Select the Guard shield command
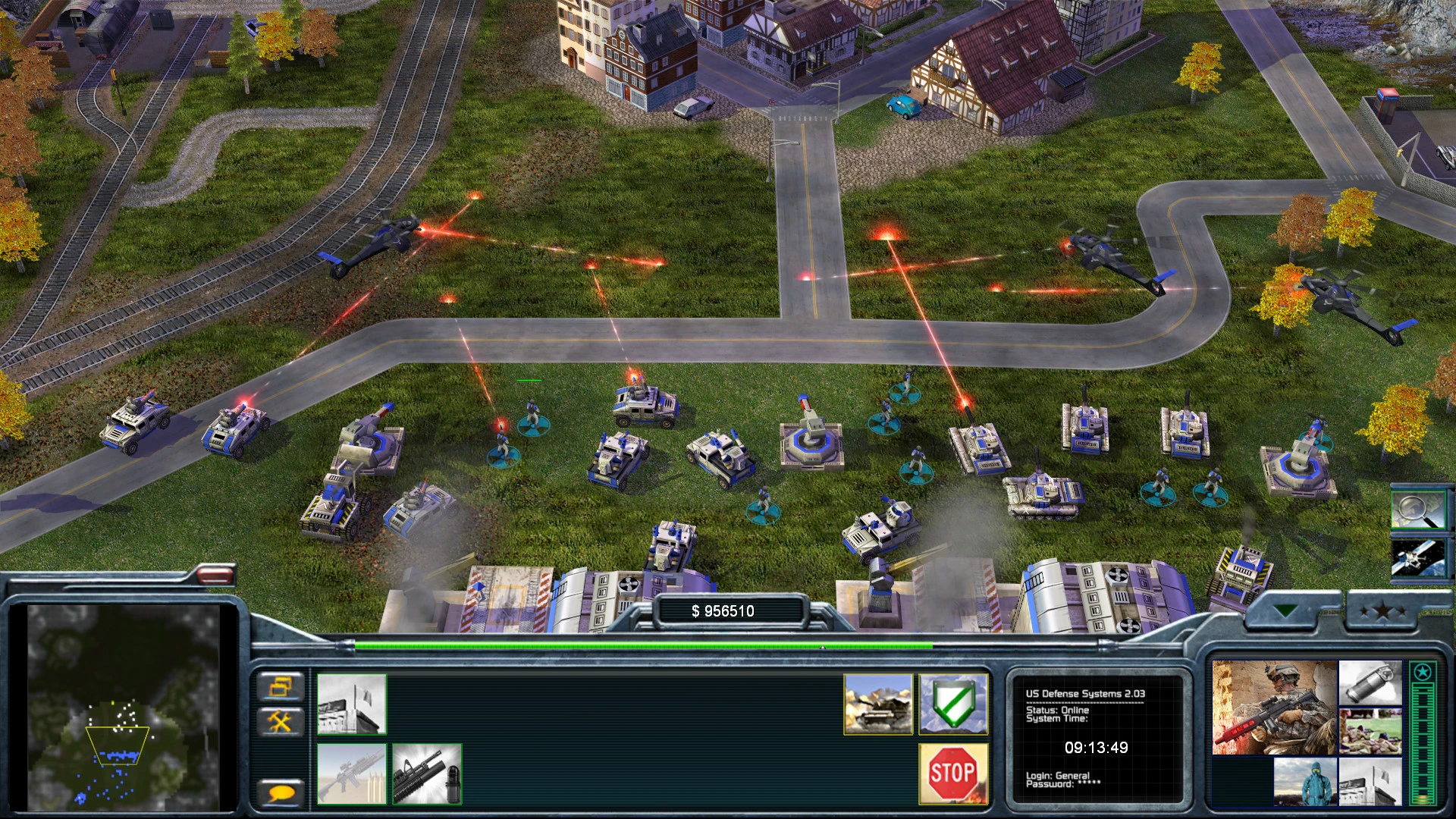1456x819 pixels. [953, 704]
